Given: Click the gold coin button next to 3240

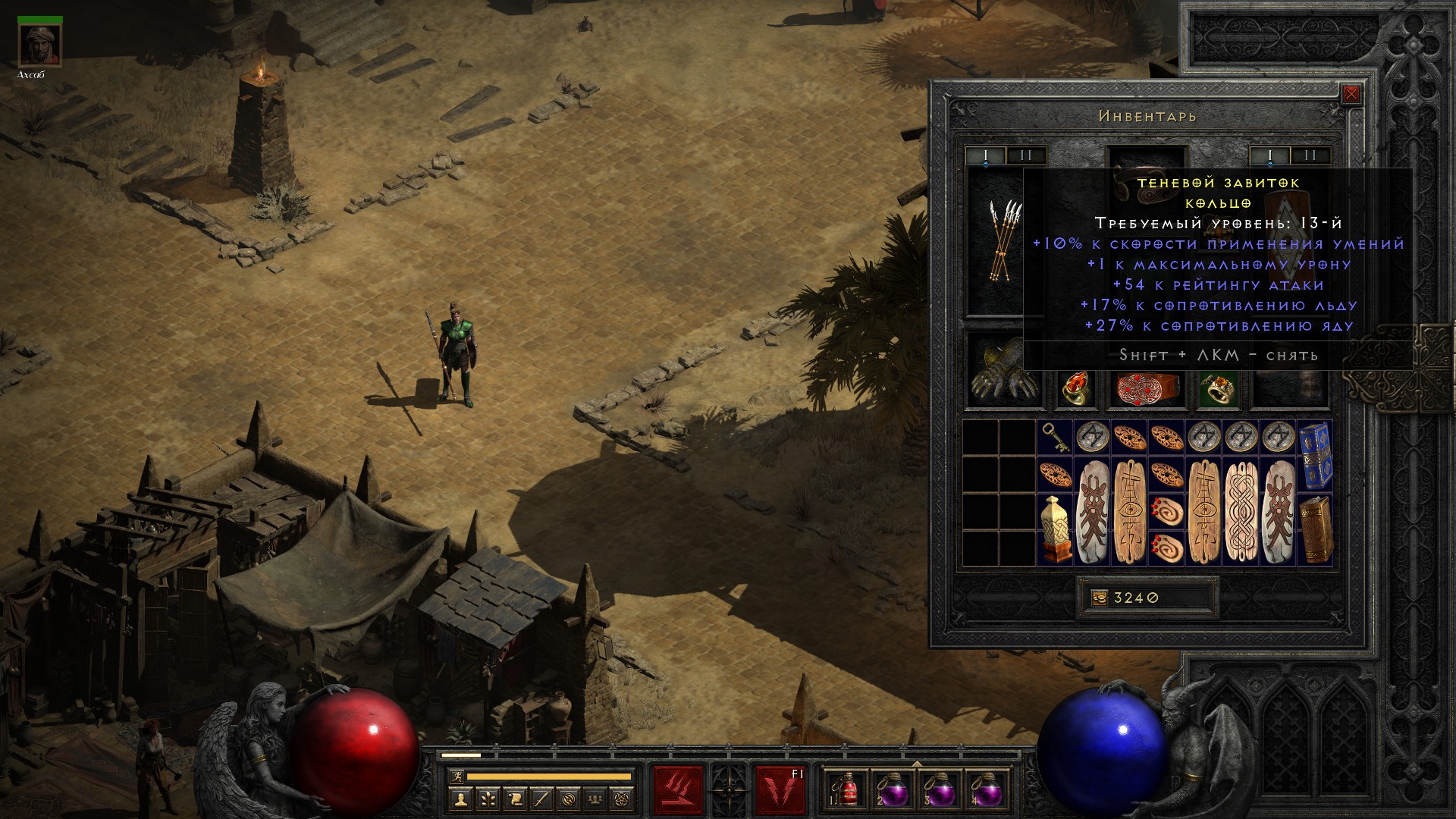Looking at the screenshot, I should [1099, 598].
